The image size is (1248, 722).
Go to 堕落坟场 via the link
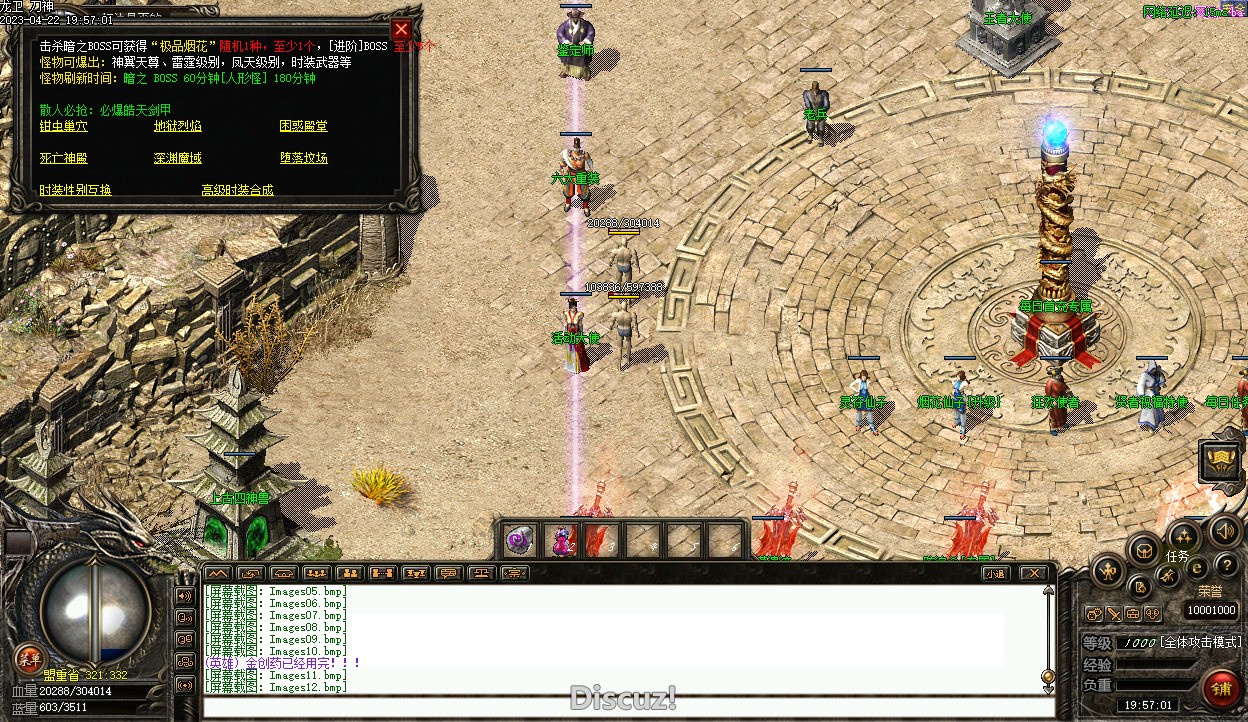304,158
